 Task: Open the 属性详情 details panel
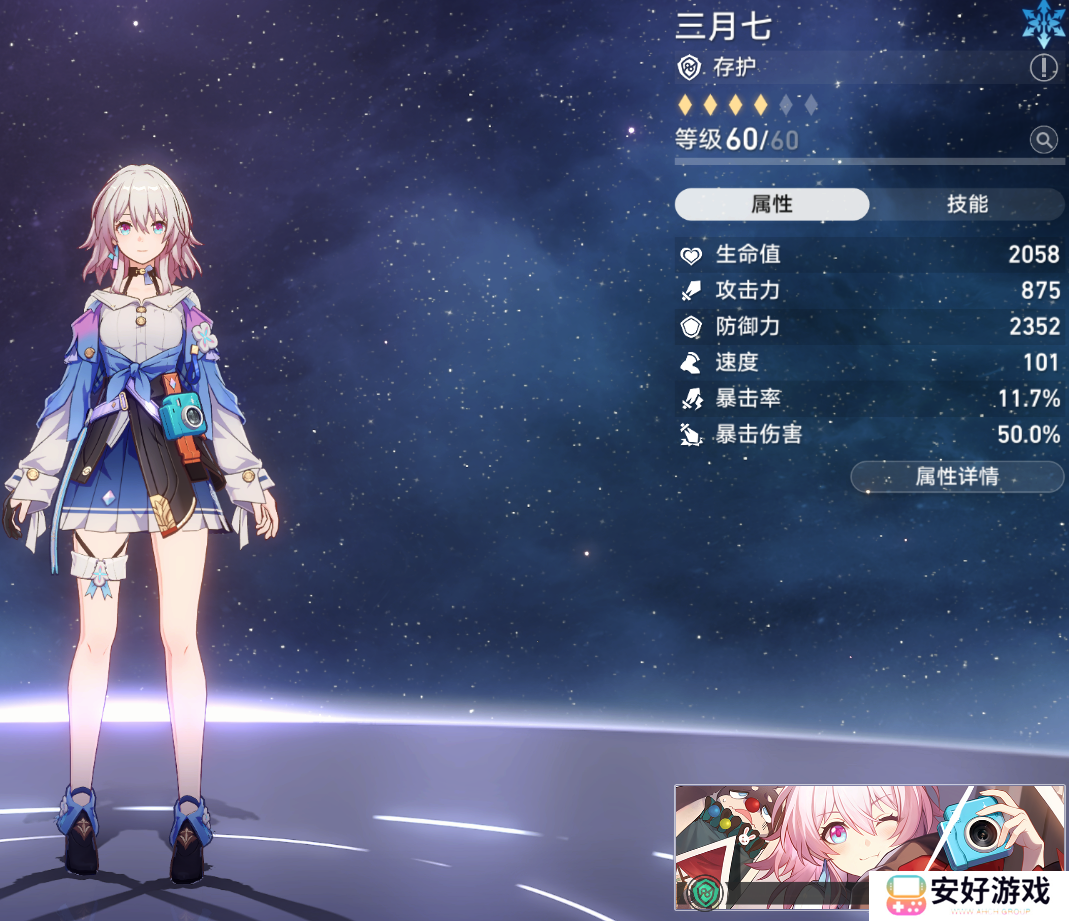coord(957,477)
